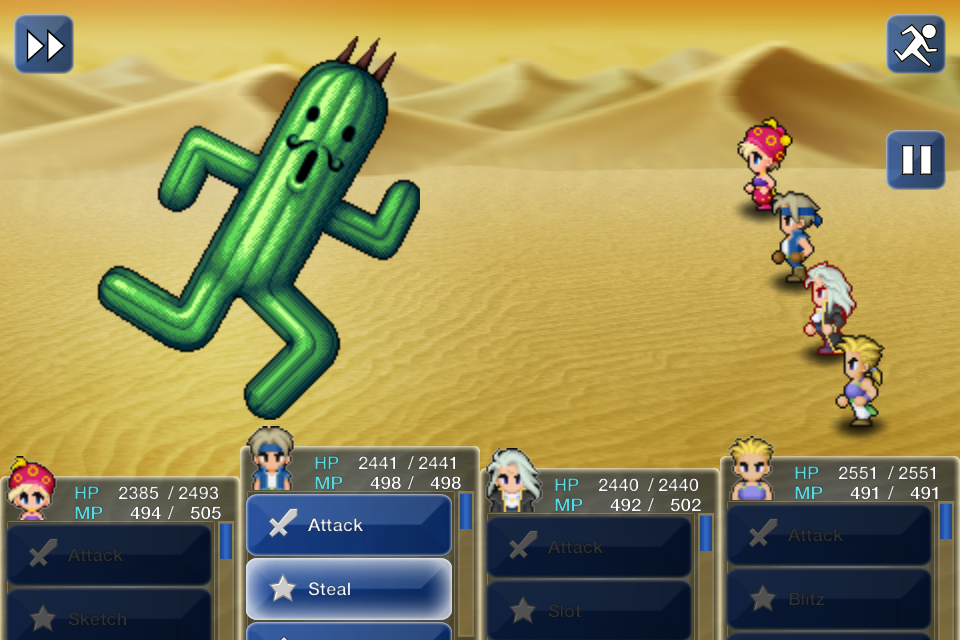
Task: Select the dimmed Blitz command
Action: [828, 599]
